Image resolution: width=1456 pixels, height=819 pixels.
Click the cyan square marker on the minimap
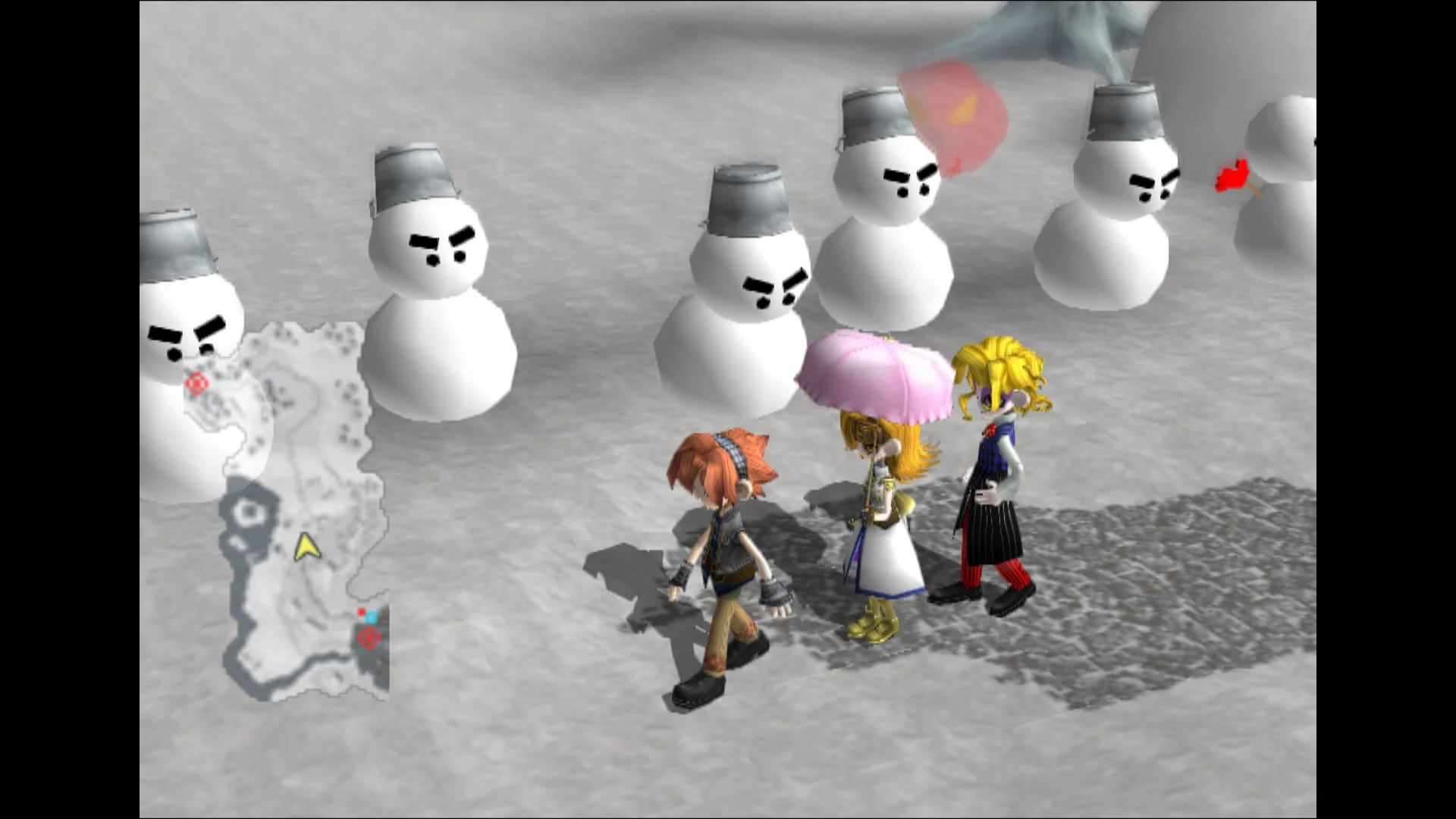tap(371, 617)
